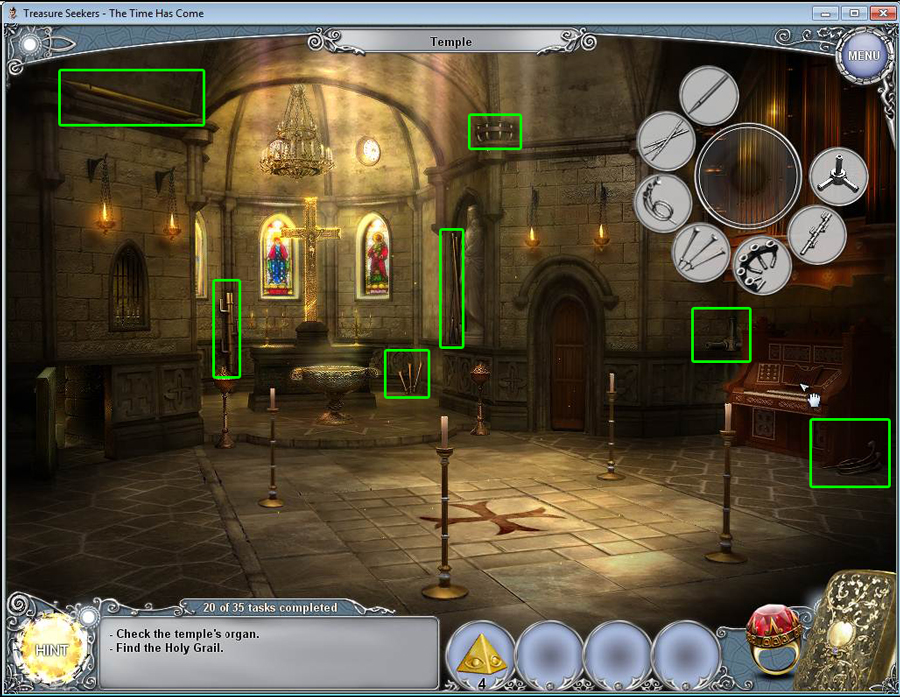Open the game MENU
Viewport: 900px width, 697px height.
point(863,56)
